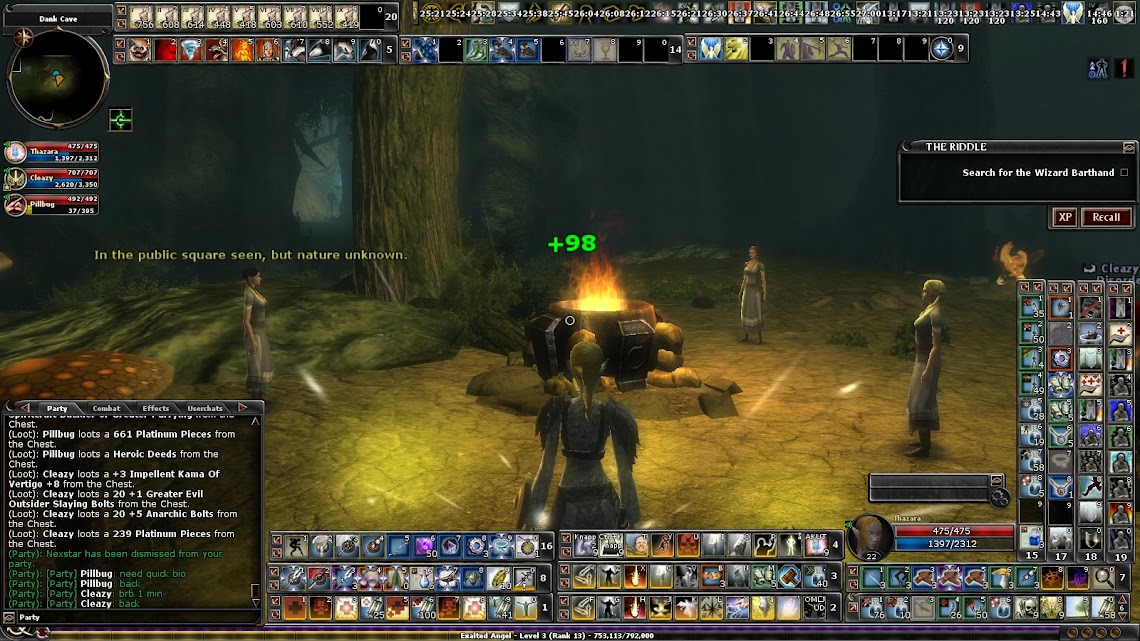Viewport: 1140px width, 641px height.
Task: Use the dog face hotbar icon
Action: (x=139, y=49)
